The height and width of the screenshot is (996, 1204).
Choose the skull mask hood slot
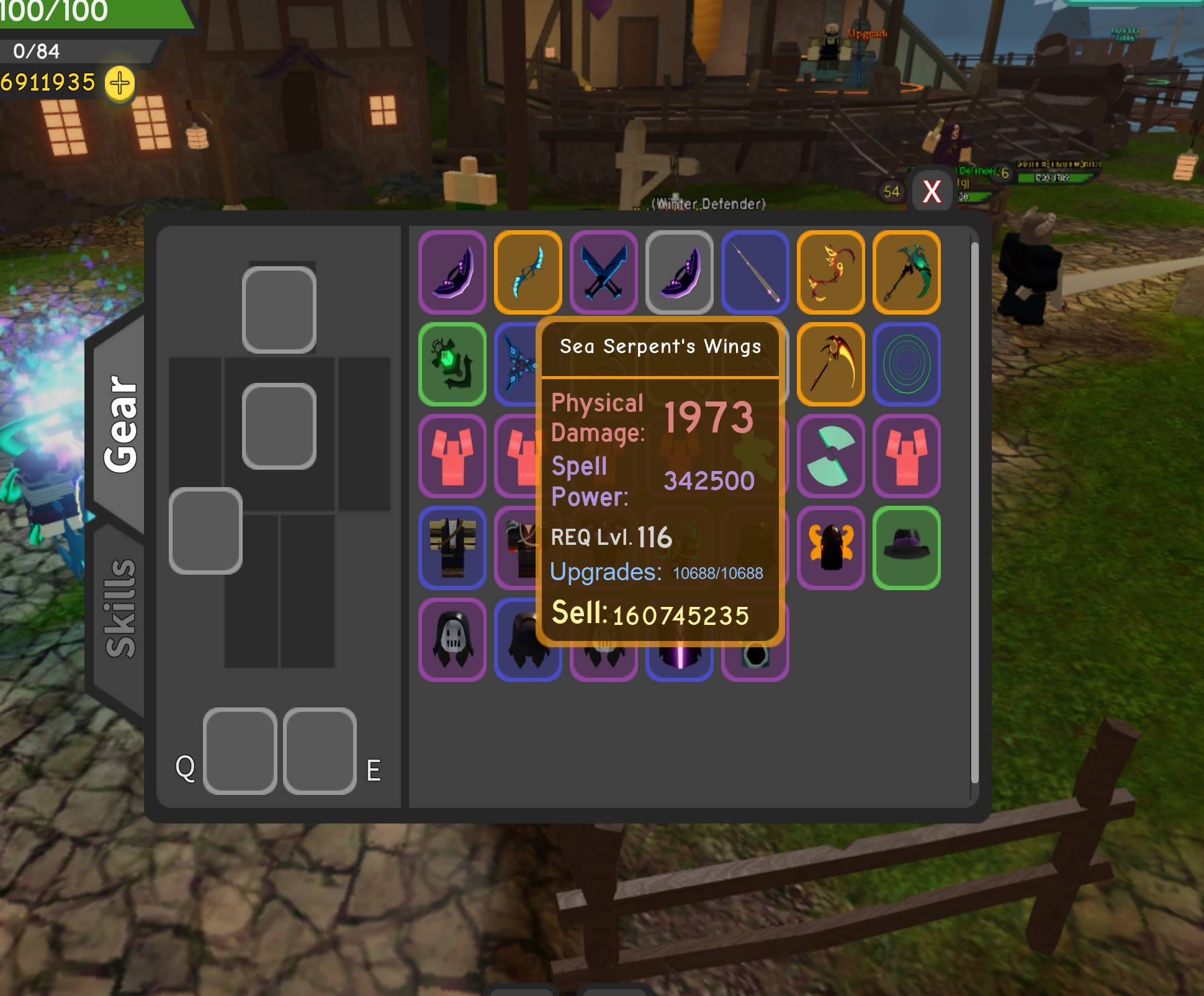point(452,640)
